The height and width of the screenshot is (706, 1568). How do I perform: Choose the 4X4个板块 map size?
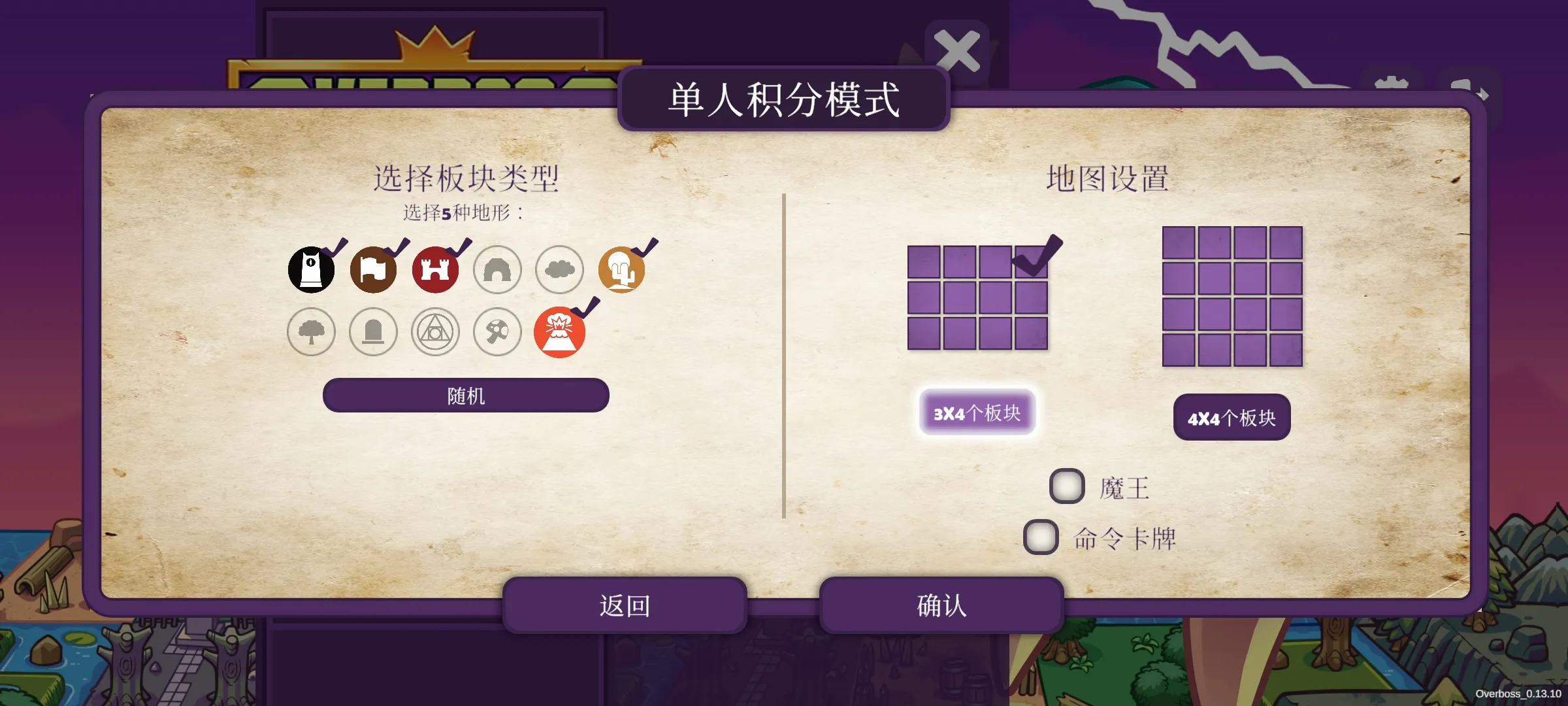coord(1232,418)
